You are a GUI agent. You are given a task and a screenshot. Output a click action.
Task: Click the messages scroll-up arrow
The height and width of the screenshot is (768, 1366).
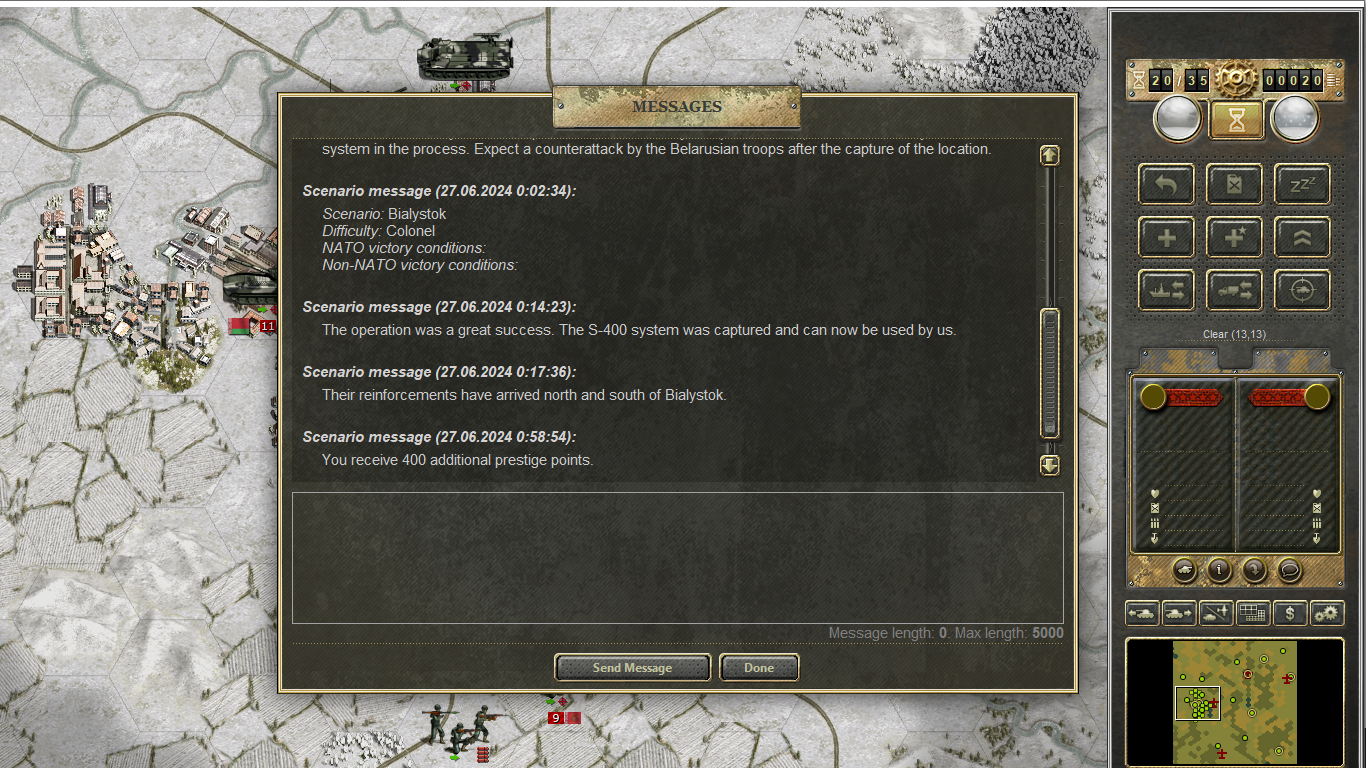1049,155
